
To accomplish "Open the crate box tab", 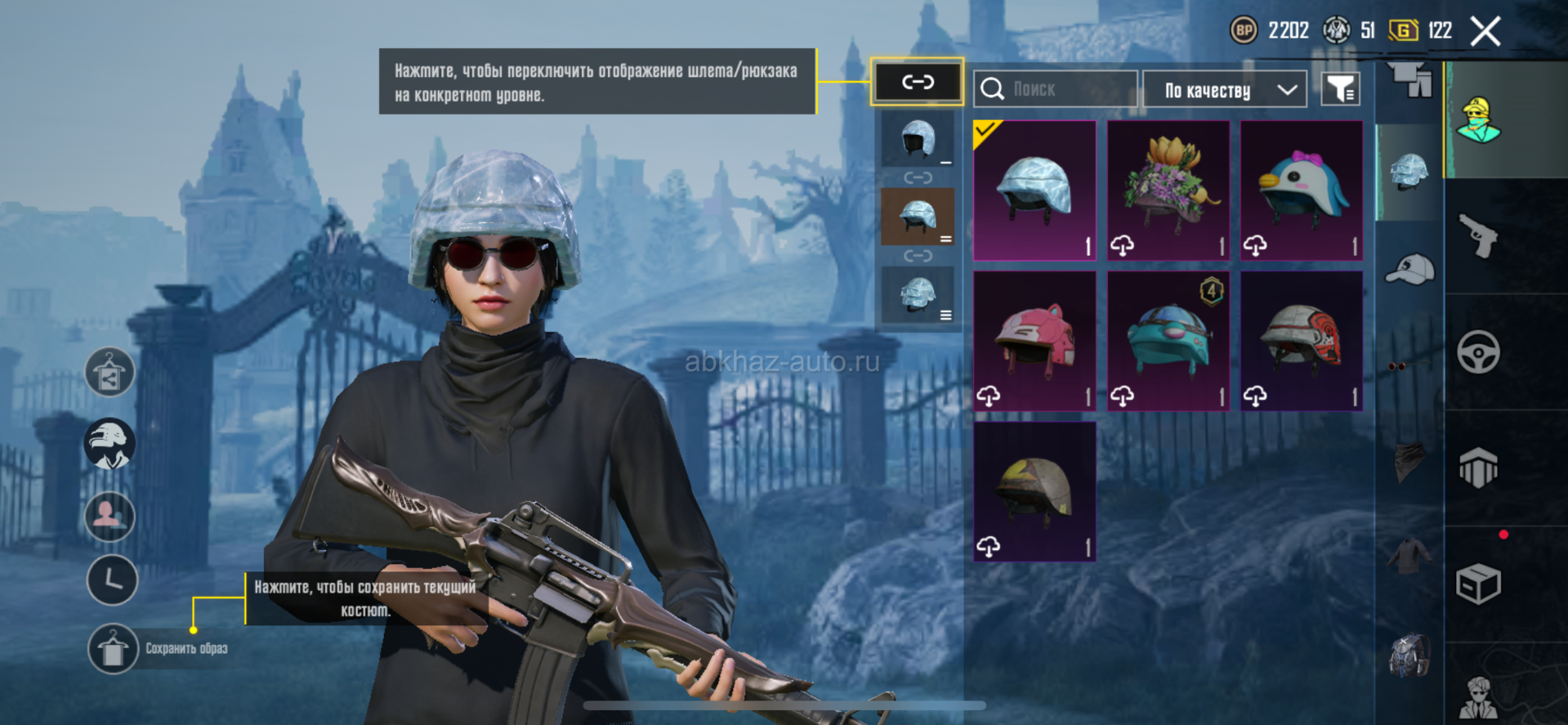I will point(1478,584).
